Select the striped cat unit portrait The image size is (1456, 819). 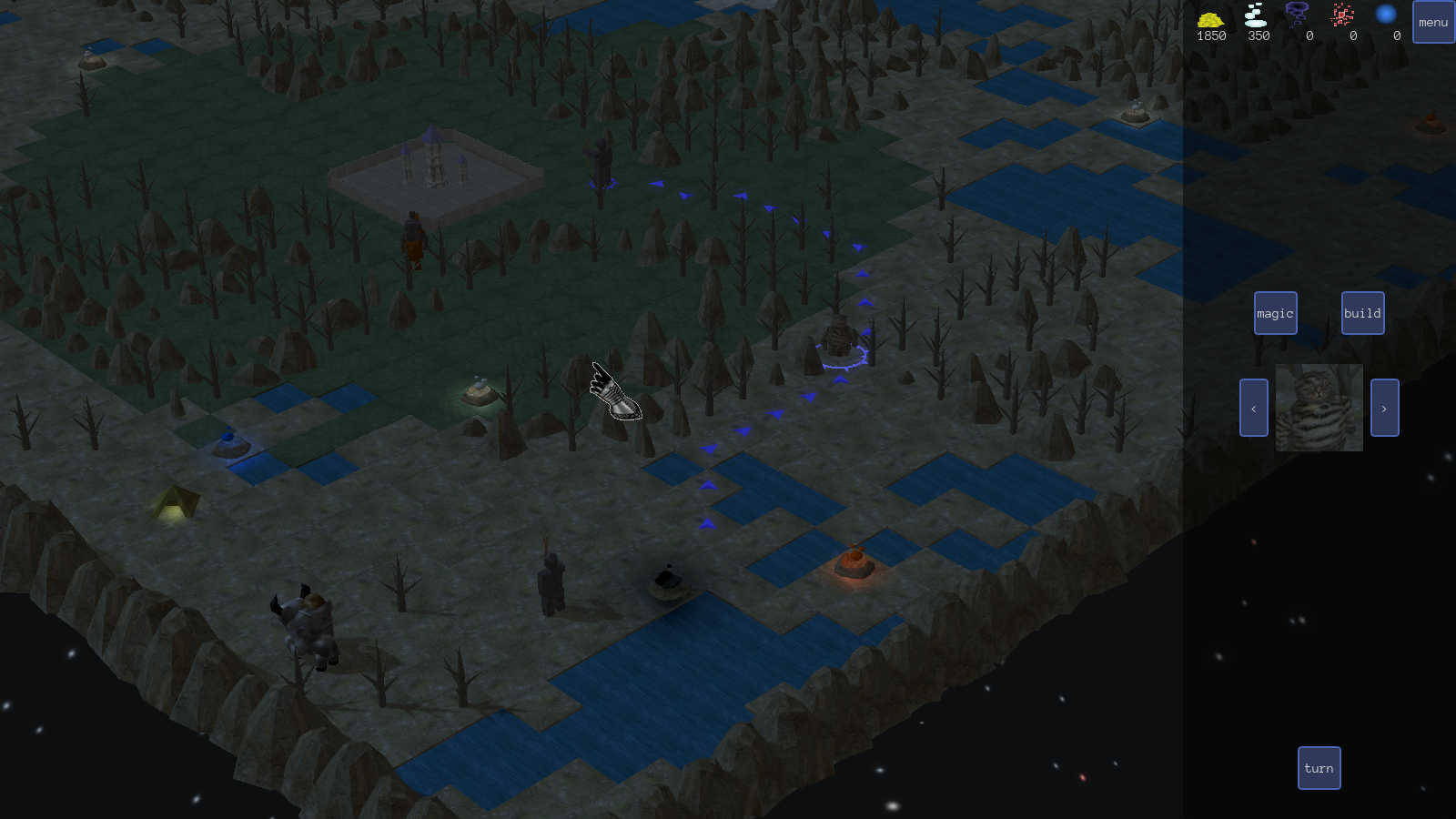(1319, 408)
